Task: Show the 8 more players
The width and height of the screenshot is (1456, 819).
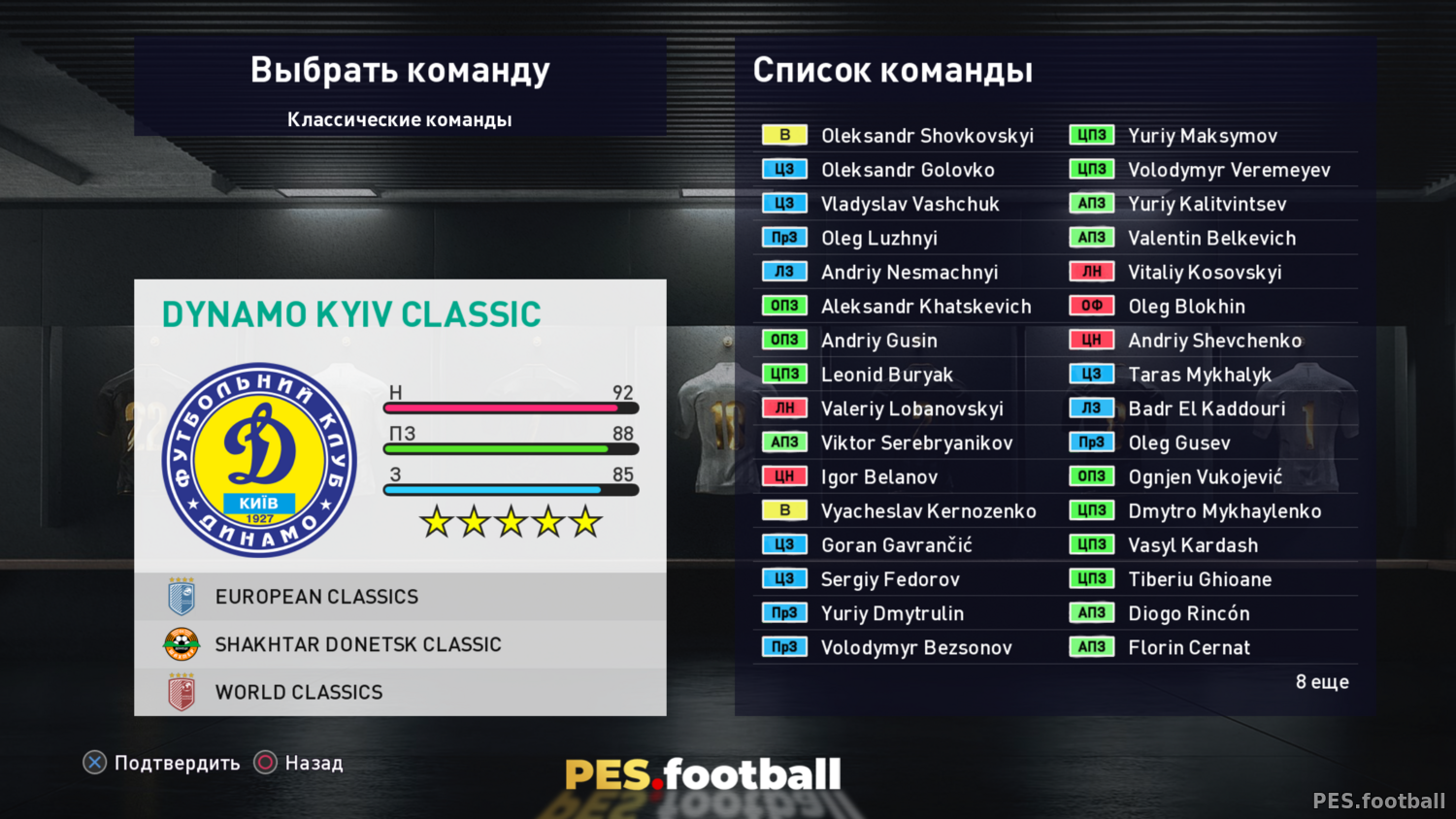Action: 1321,682
